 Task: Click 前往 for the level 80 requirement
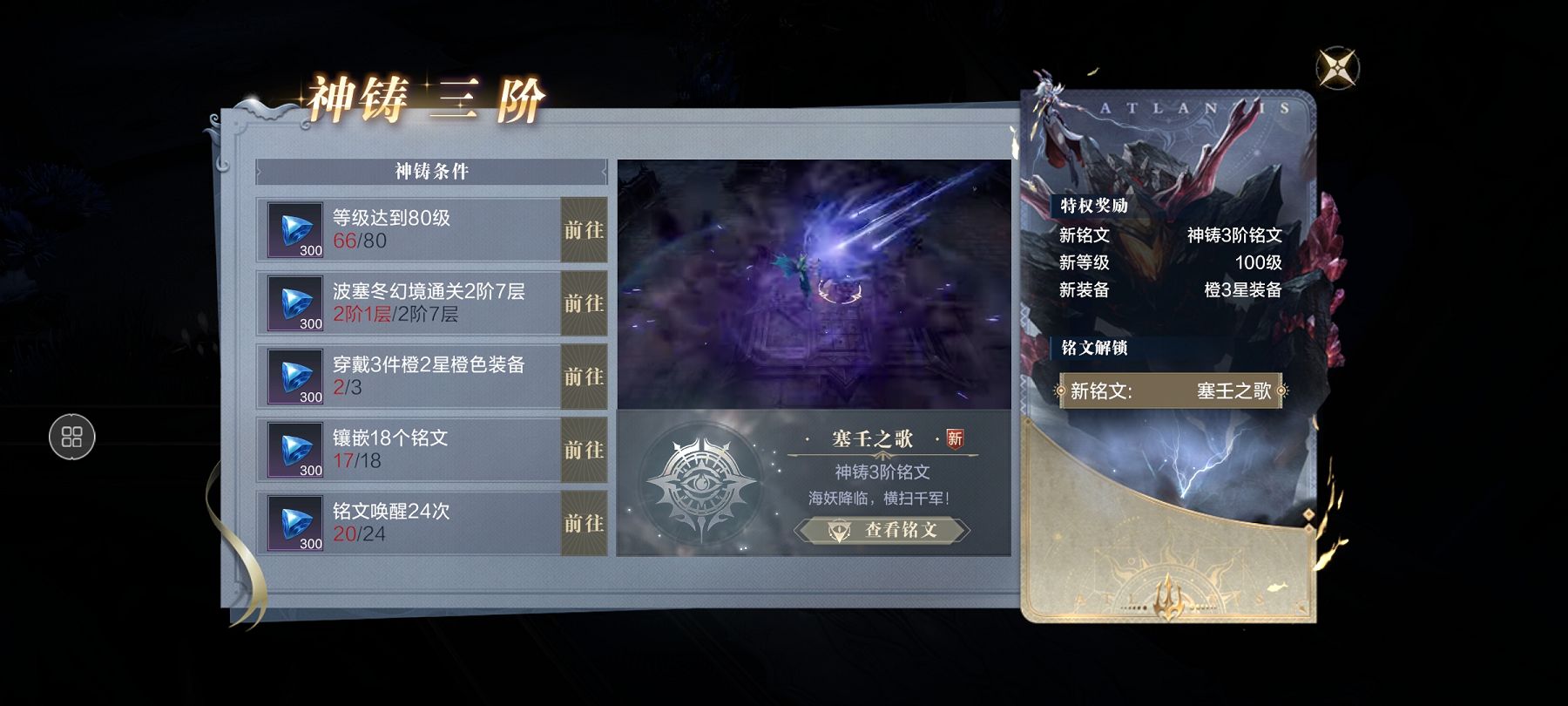(x=580, y=231)
